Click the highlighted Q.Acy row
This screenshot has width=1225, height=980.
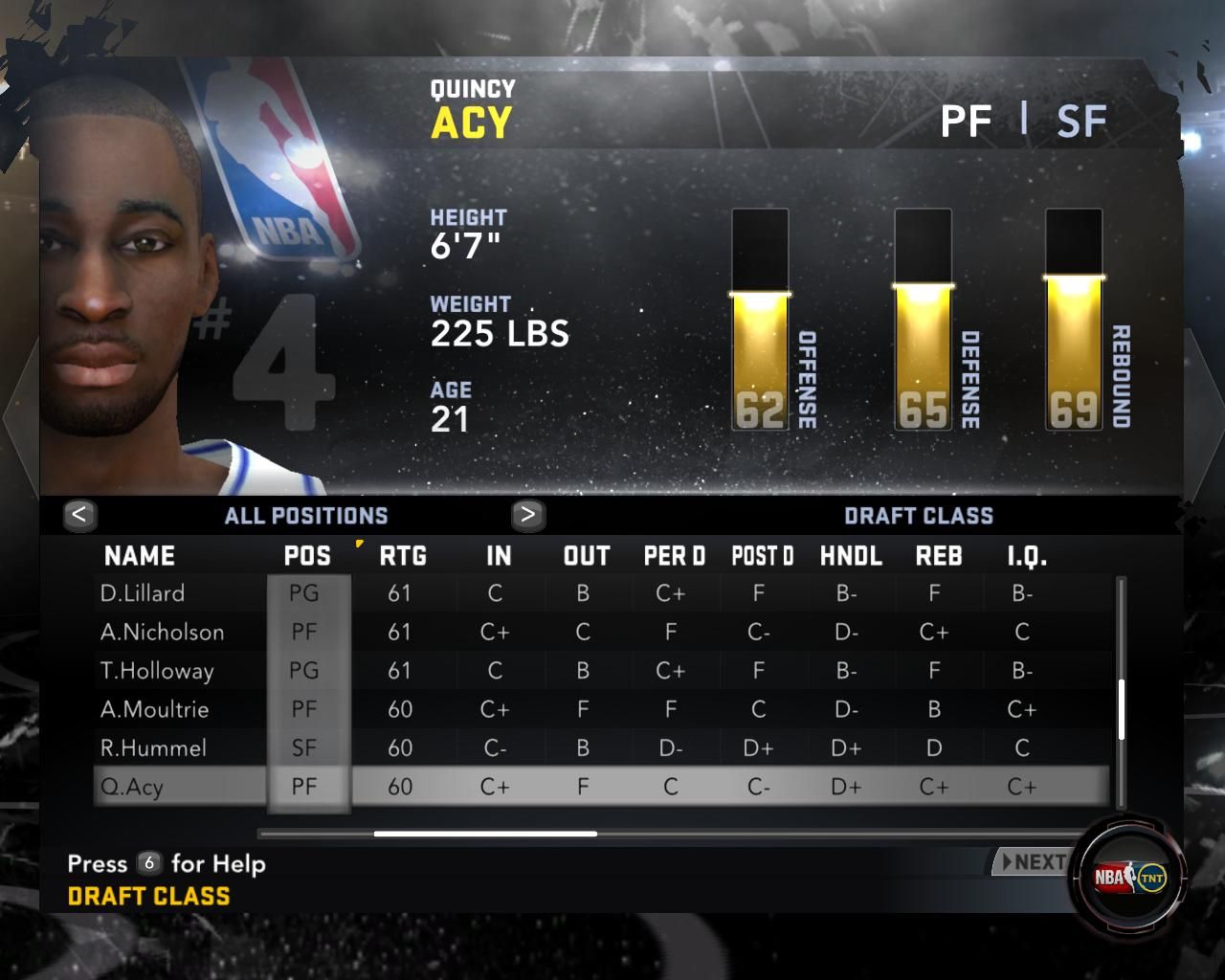click(132, 787)
